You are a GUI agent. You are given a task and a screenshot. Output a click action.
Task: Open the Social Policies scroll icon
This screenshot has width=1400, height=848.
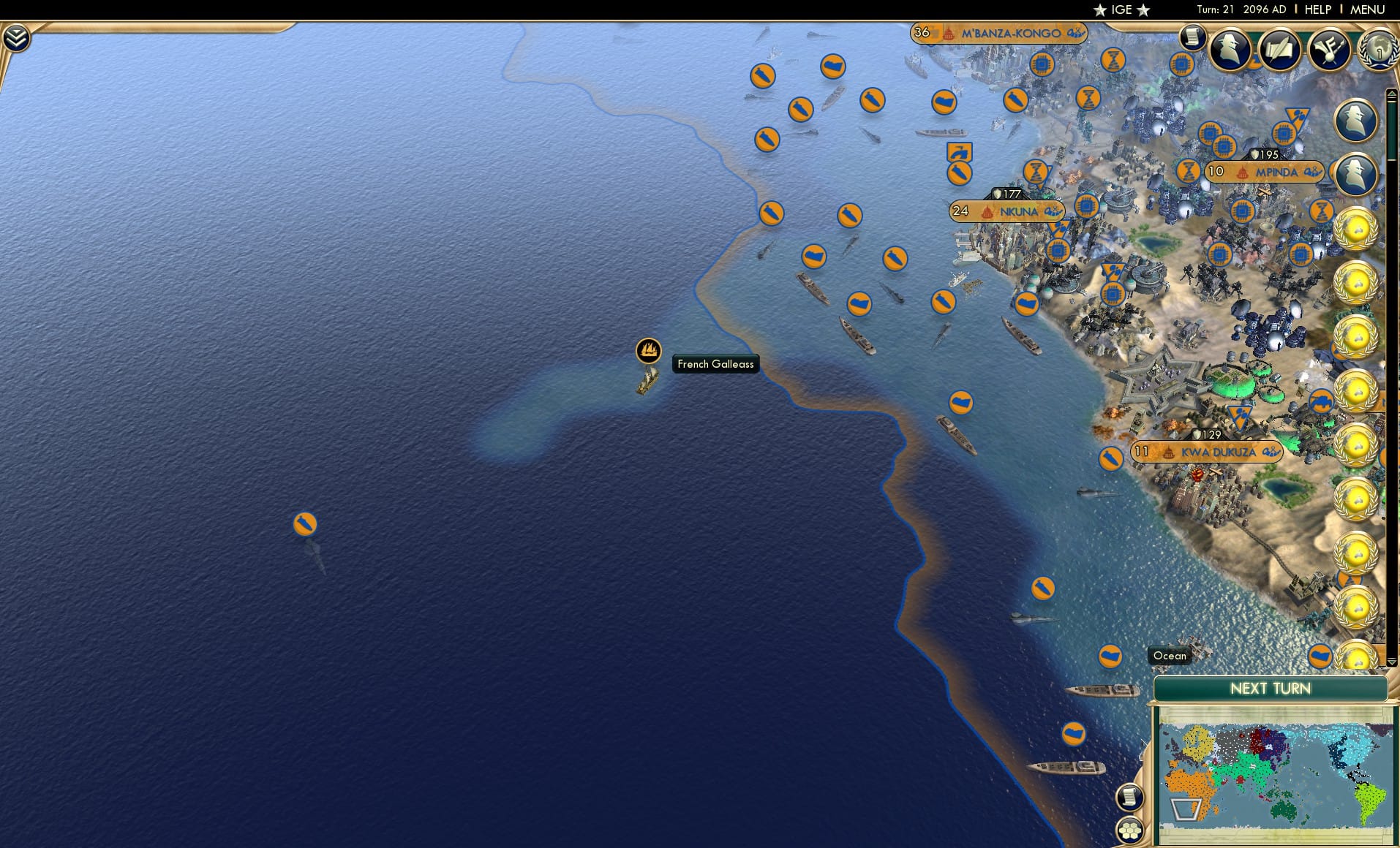(1279, 48)
